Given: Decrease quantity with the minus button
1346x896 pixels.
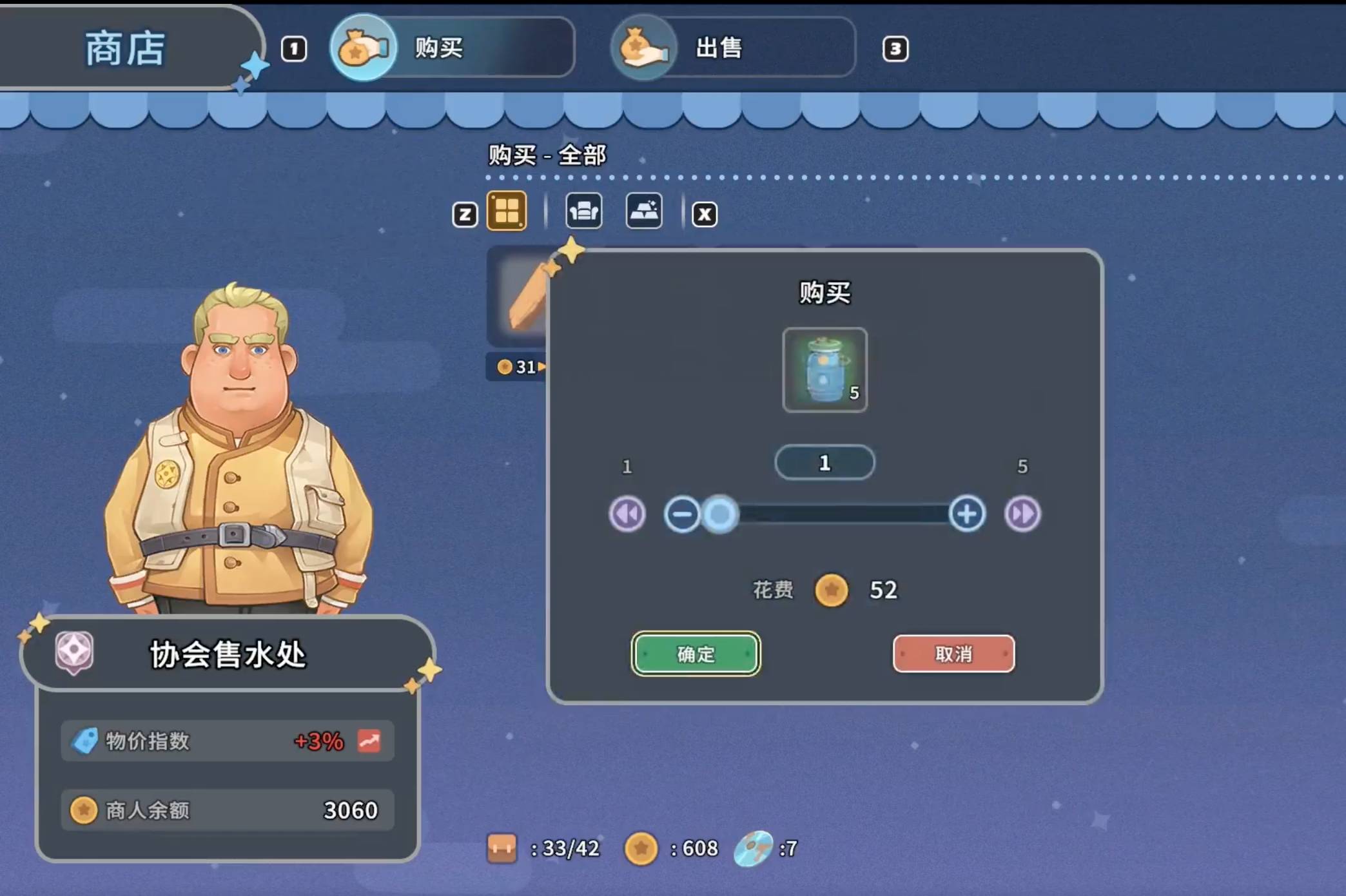Looking at the screenshot, I should tap(682, 514).
